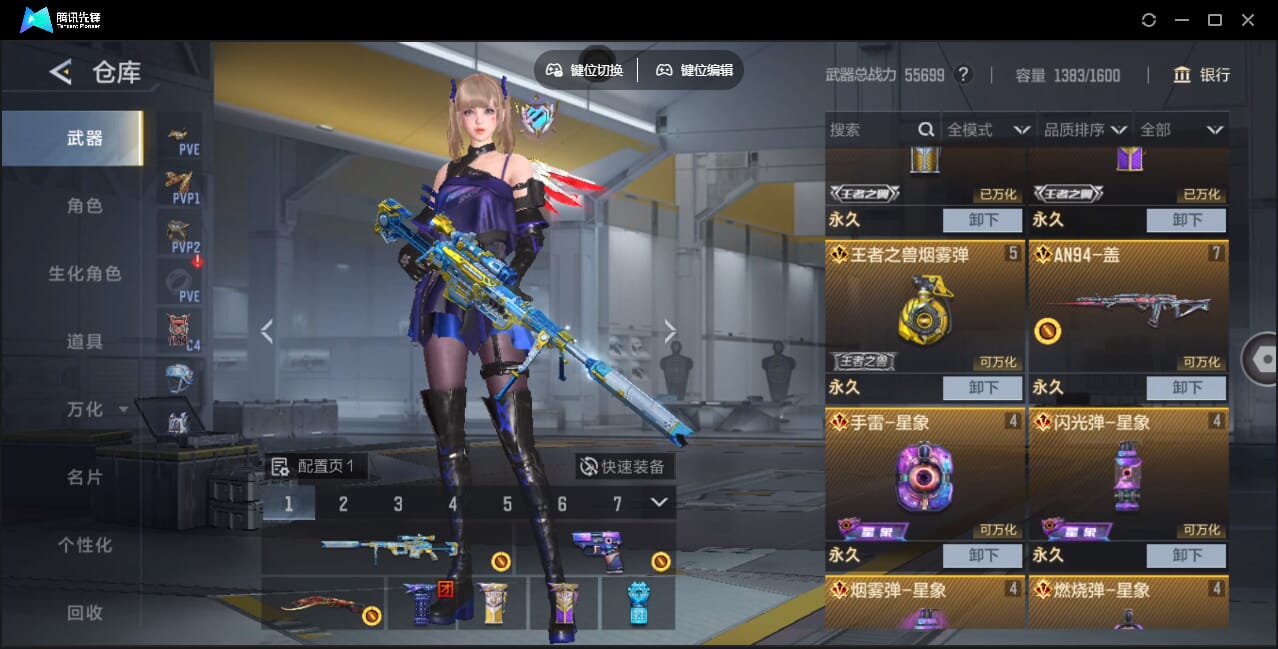The height and width of the screenshot is (649, 1278).
Task: Open the 品质排序 quality sort dropdown
Action: (x=1085, y=130)
